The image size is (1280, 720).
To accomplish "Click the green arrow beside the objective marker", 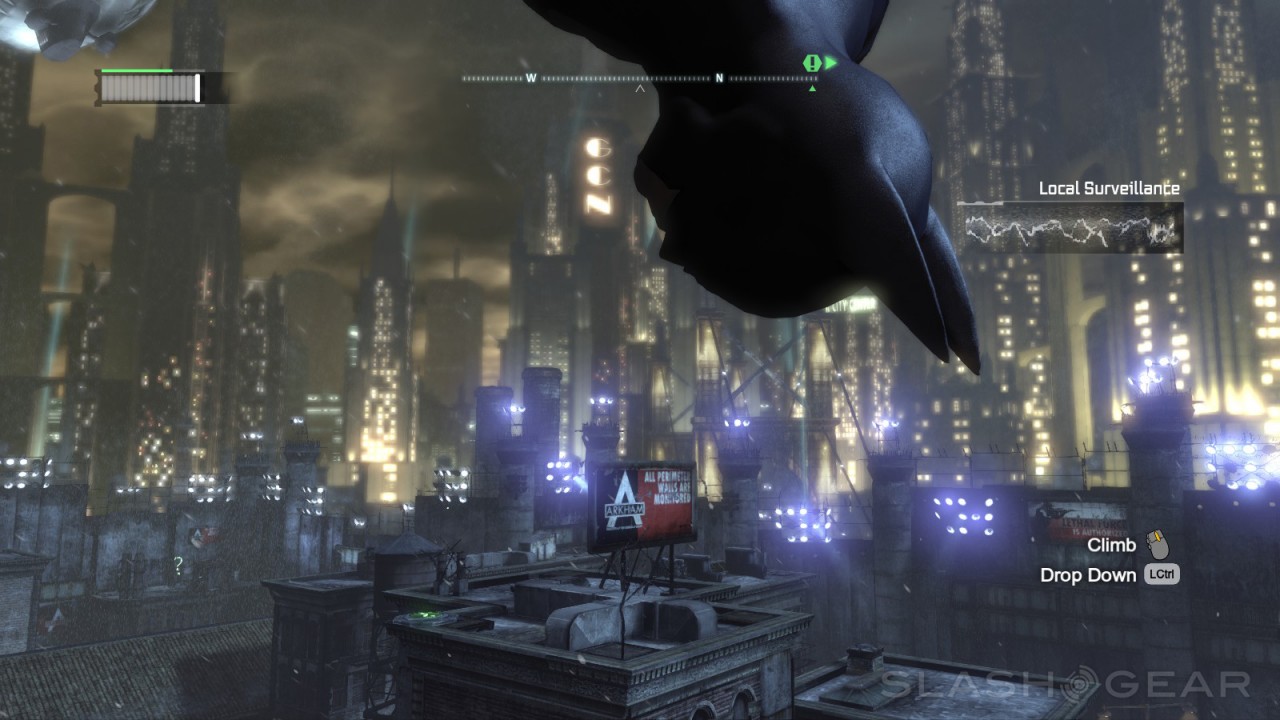I will (829, 62).
